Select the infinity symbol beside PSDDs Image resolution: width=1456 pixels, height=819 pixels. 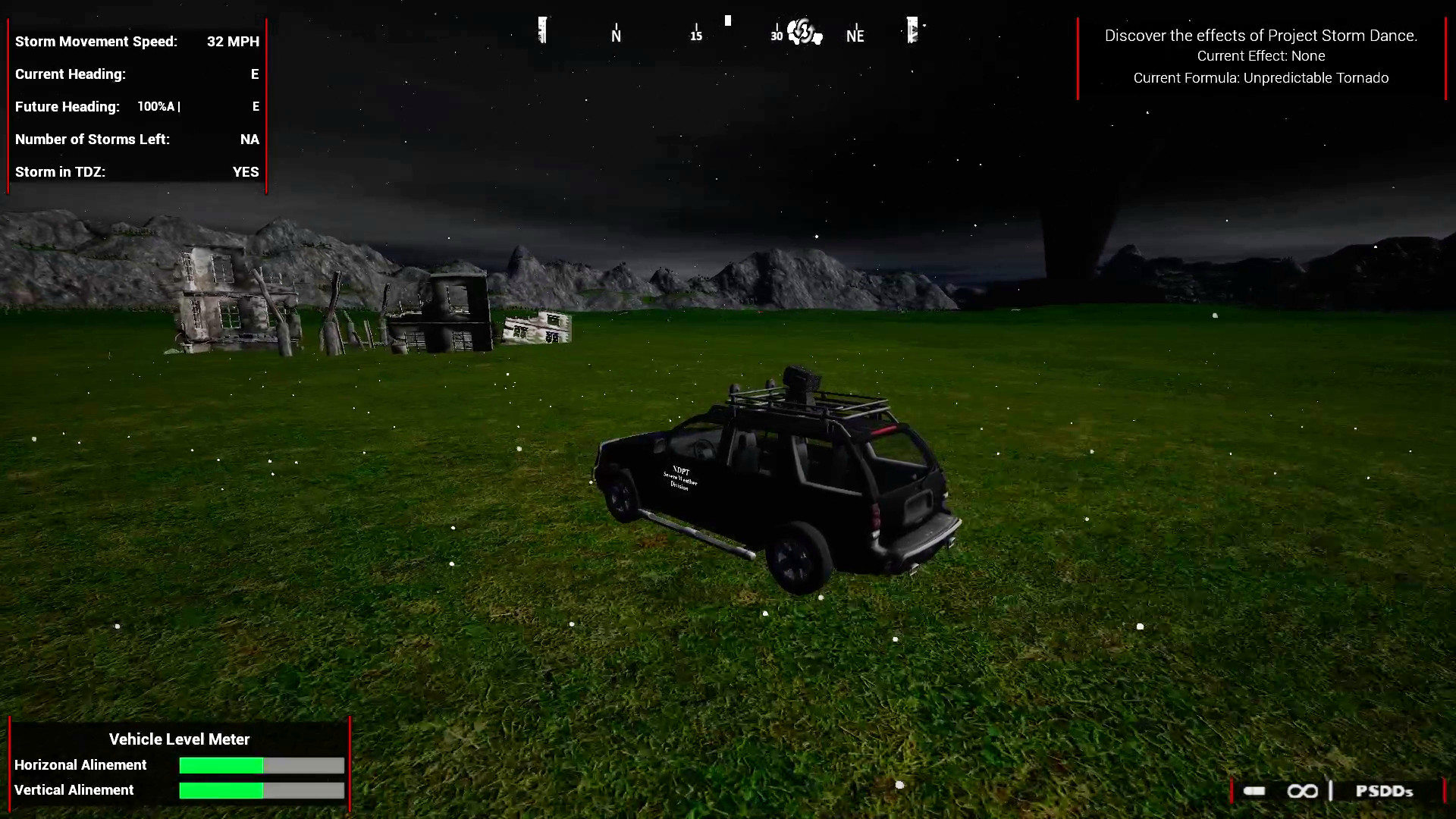(1303, 791)
